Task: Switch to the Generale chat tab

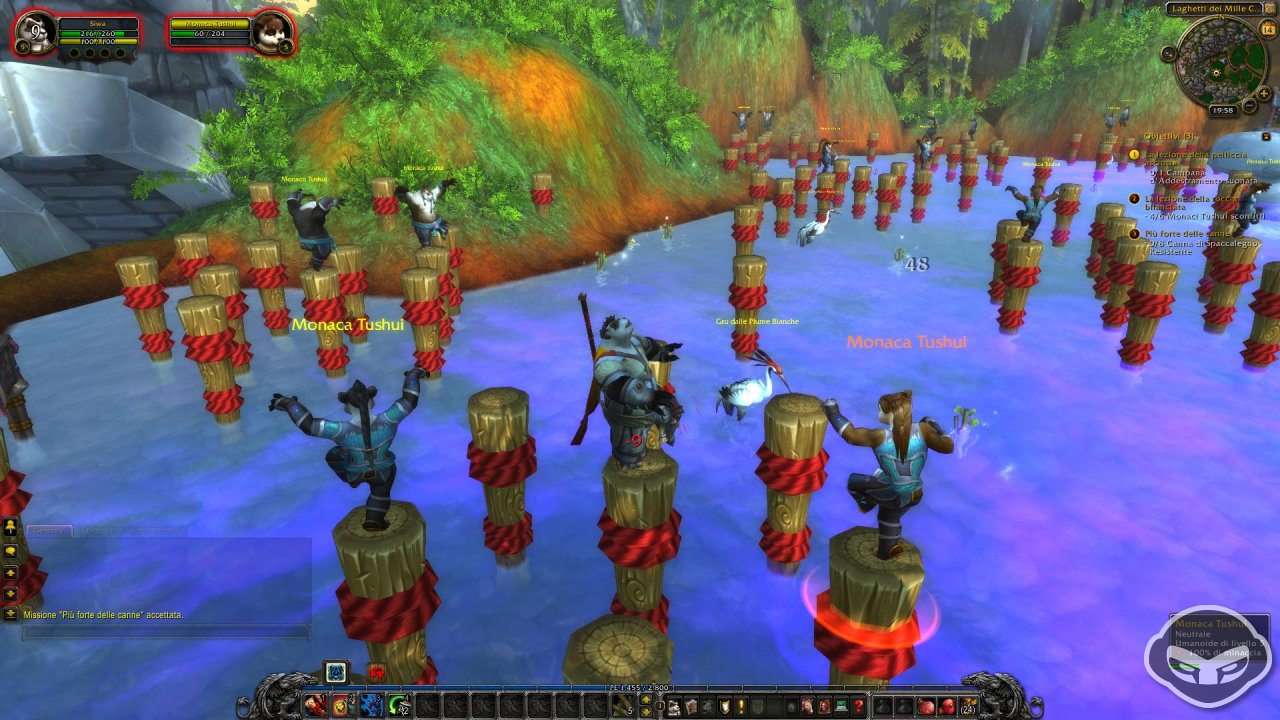Action: (x=48, y=530)
